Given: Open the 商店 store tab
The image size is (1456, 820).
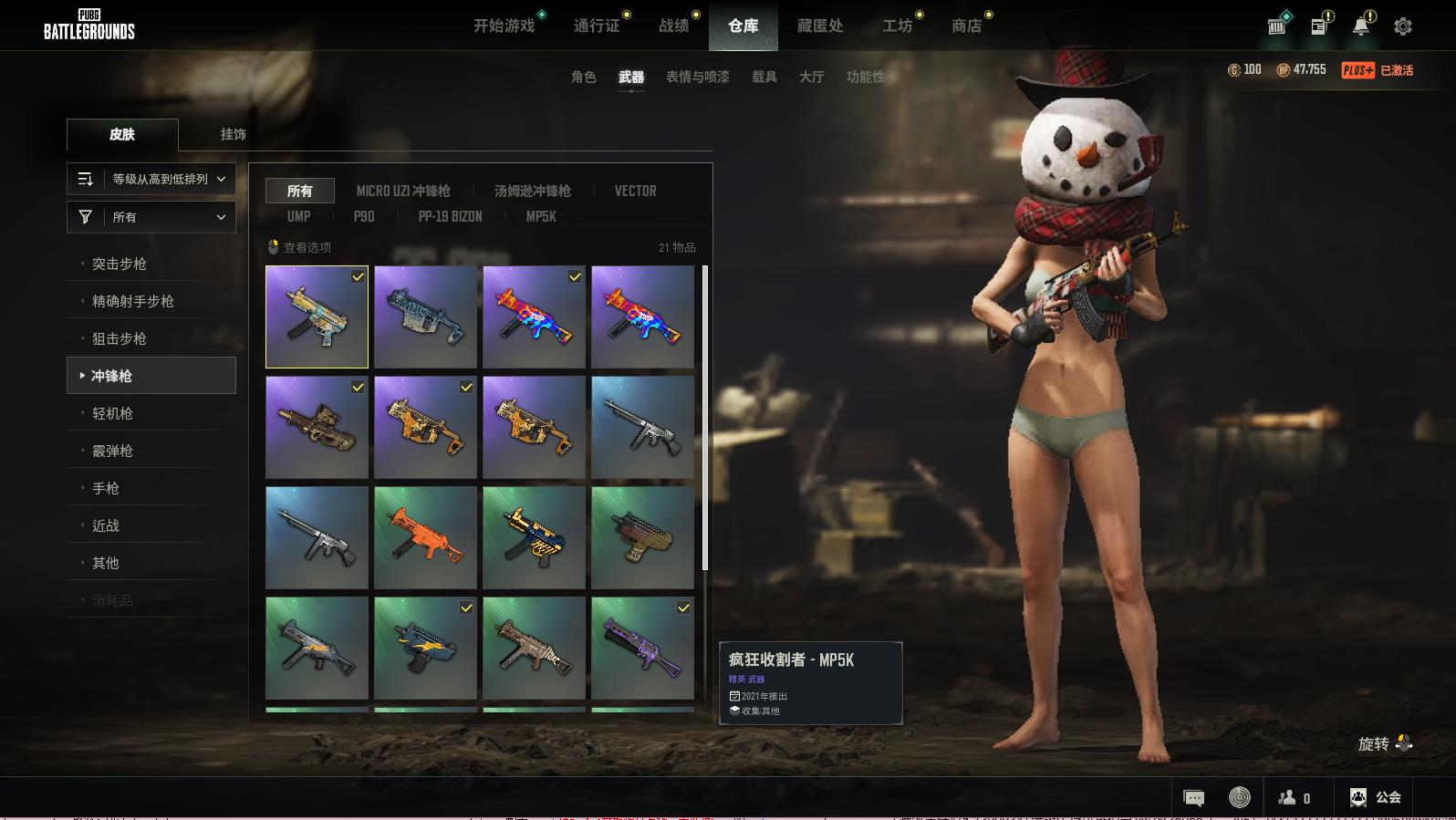Looking at the screenshot, I should tap(966, 26).
